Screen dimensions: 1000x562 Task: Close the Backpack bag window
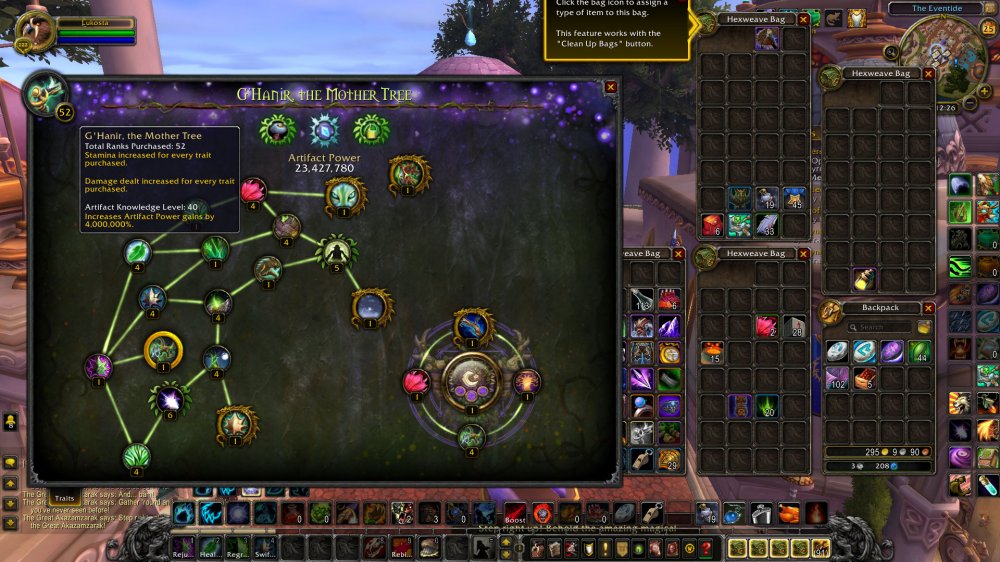pos(929,308)
